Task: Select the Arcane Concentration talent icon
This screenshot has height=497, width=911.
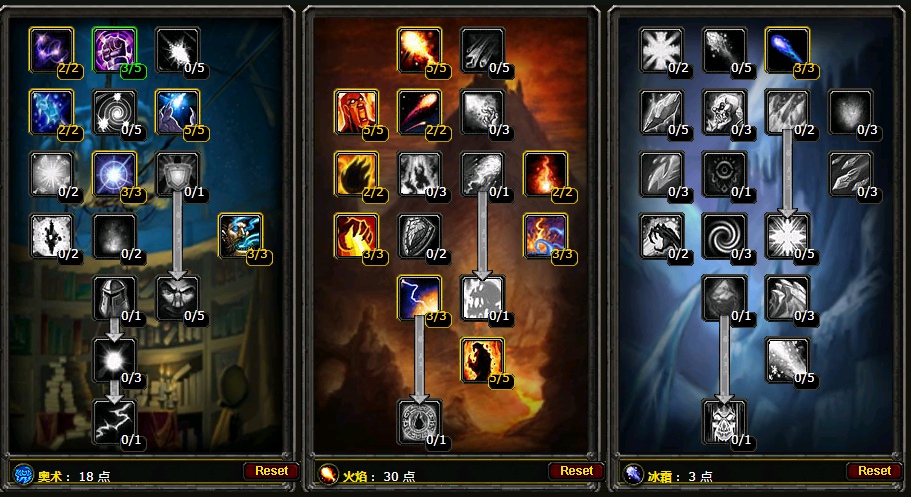Action: tap(178, 112)
